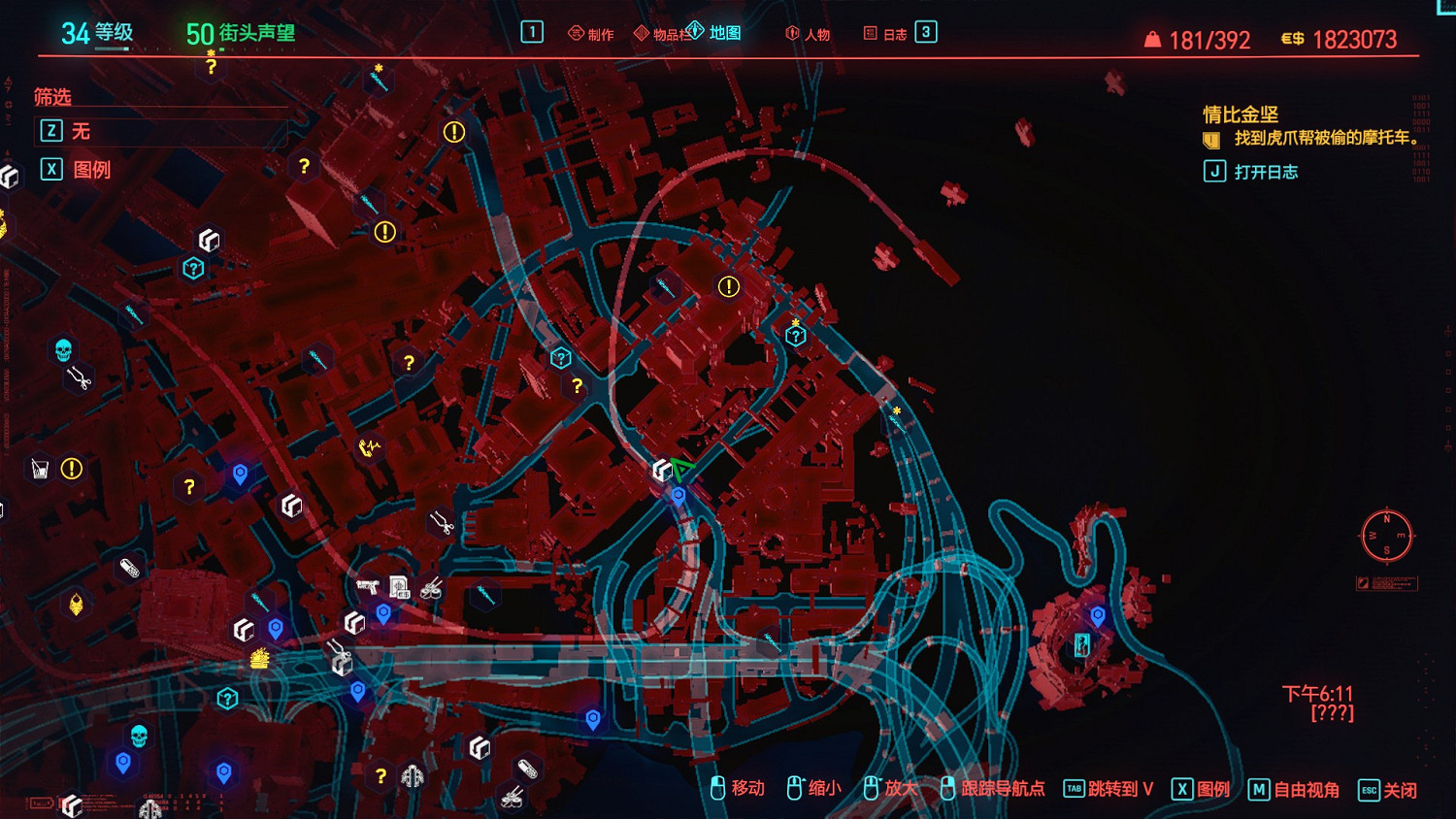The height and width of the screenshot is (819, 1456).
Task: Click the compass rose on the right edge
Action: 1388,537
